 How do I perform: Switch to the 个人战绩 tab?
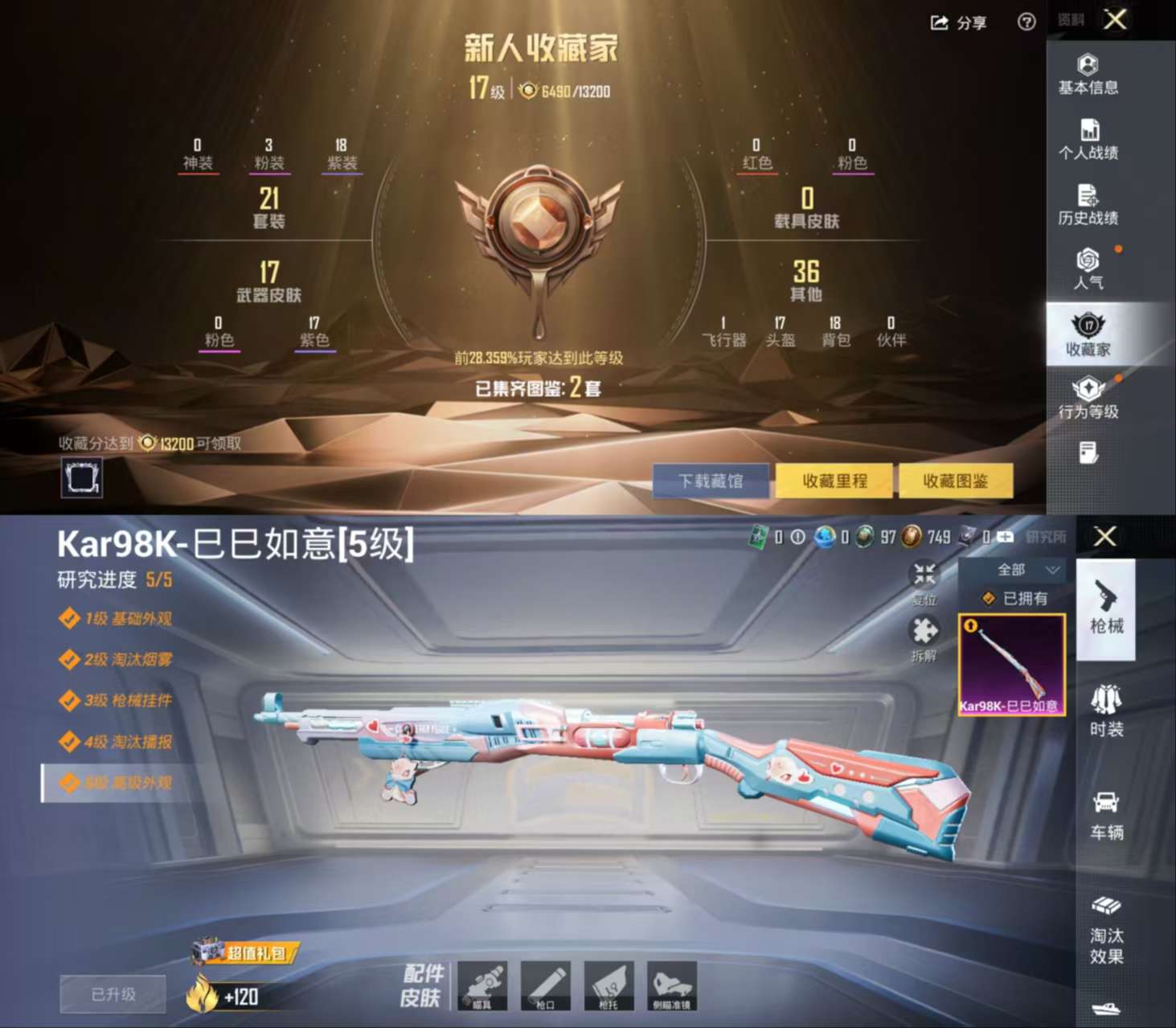(1089, 138)
